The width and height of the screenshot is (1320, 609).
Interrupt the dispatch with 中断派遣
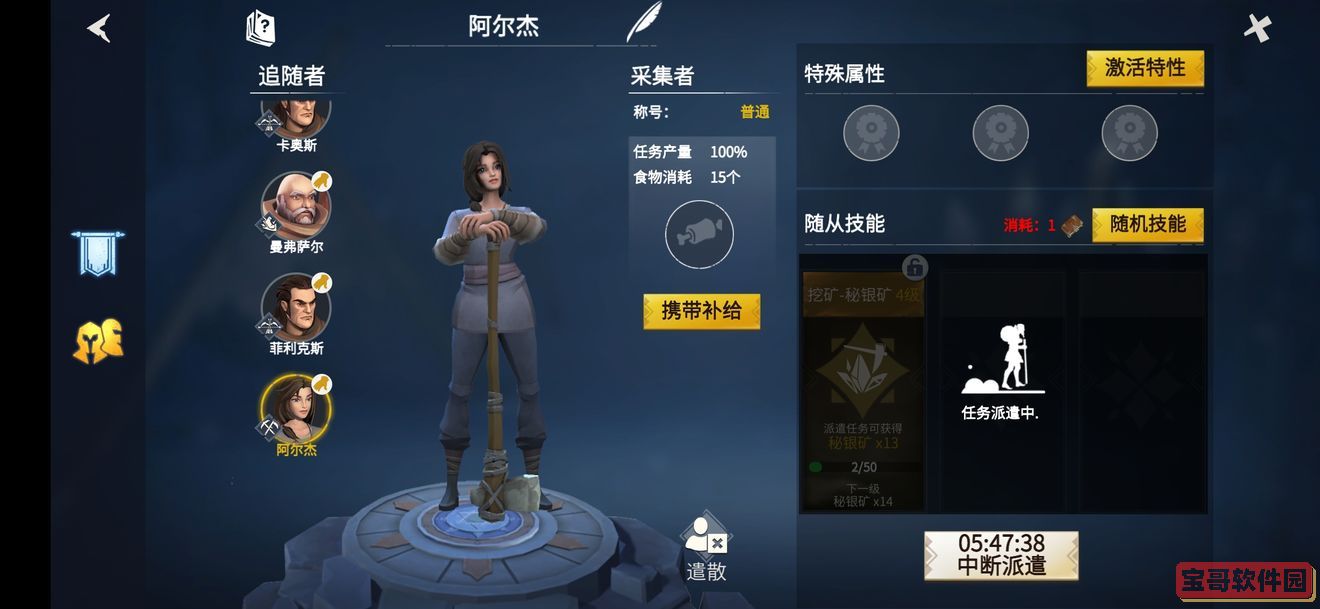[x=1001, y=555]
